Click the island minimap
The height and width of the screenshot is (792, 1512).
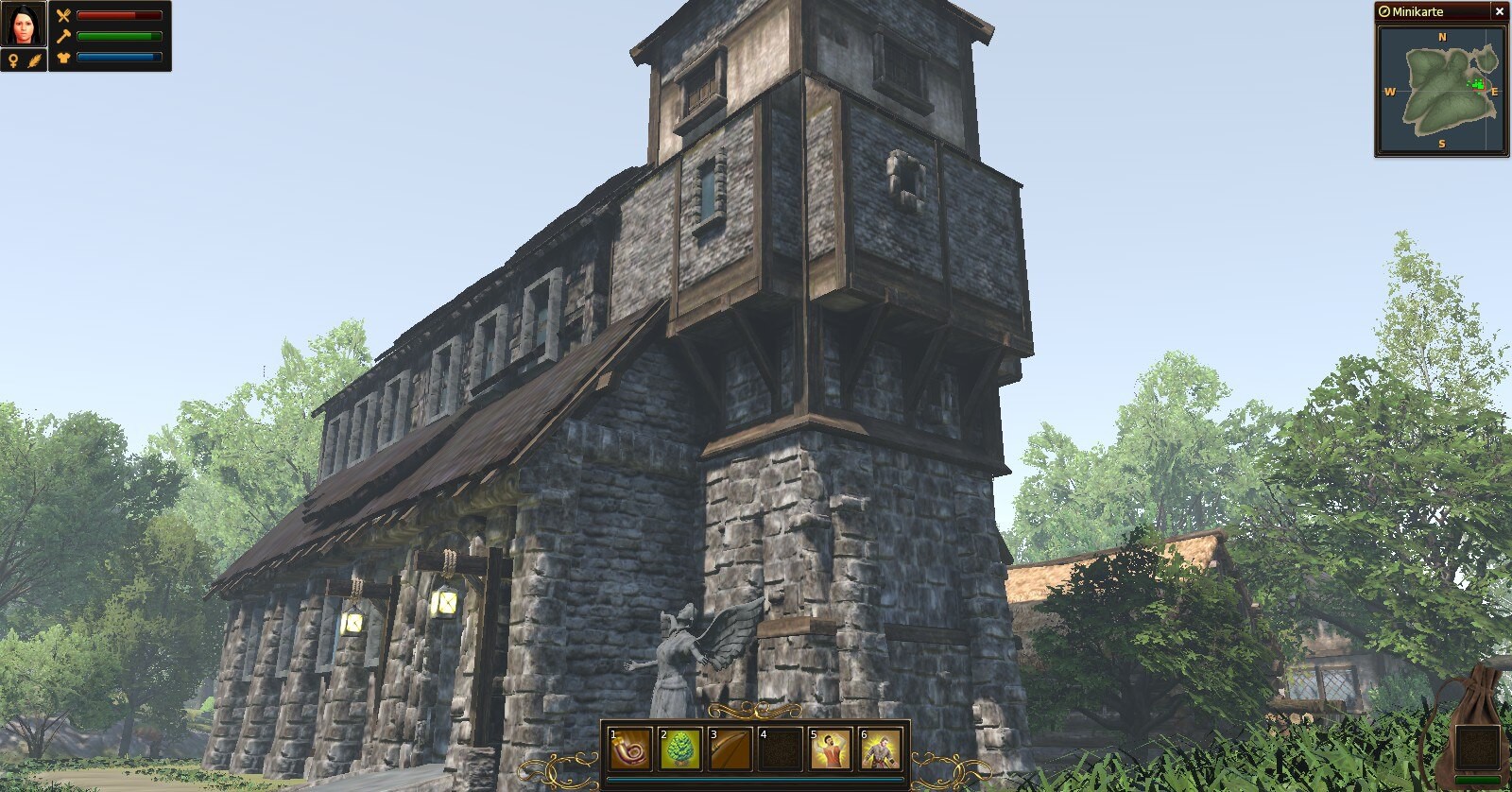(1441, 91)
